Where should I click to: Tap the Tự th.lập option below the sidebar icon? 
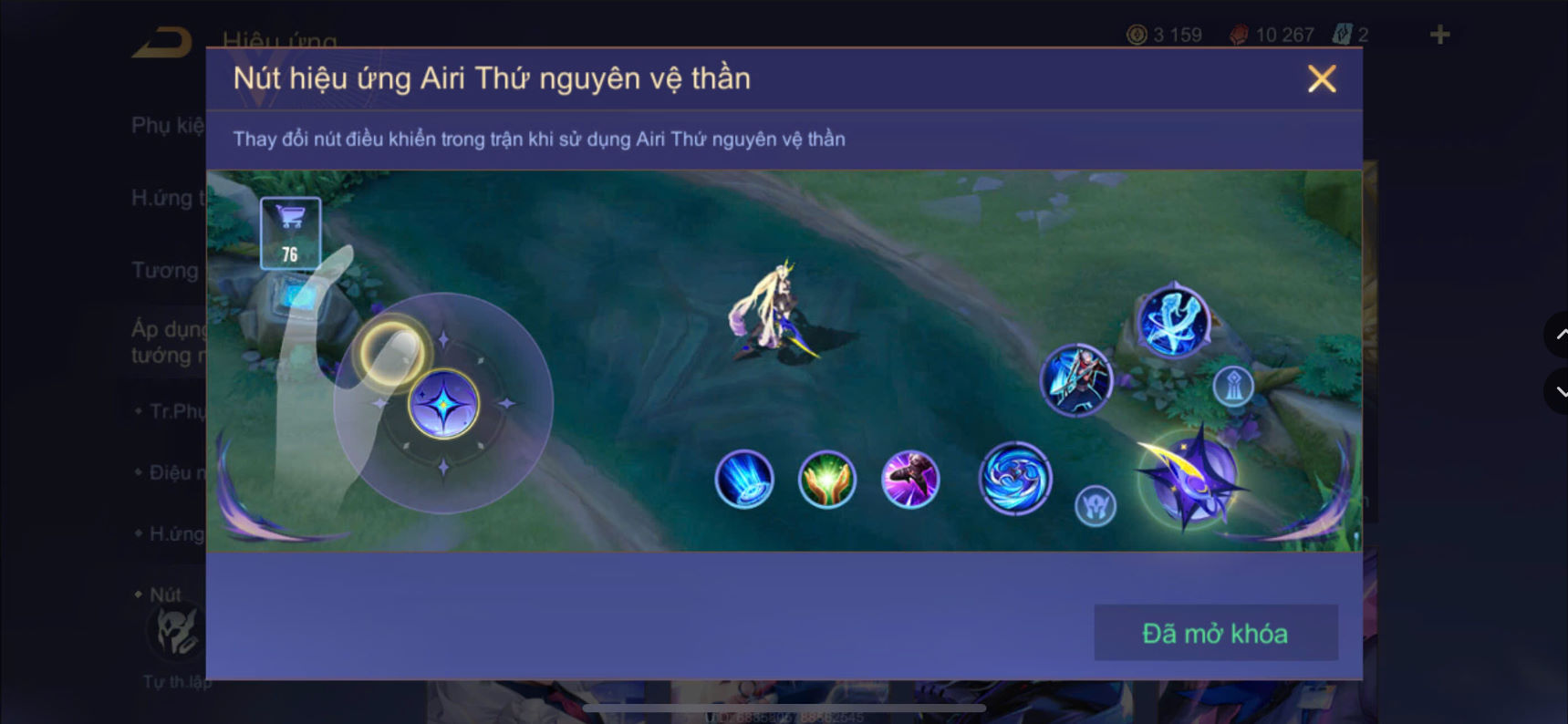click(x=179, y=681)
